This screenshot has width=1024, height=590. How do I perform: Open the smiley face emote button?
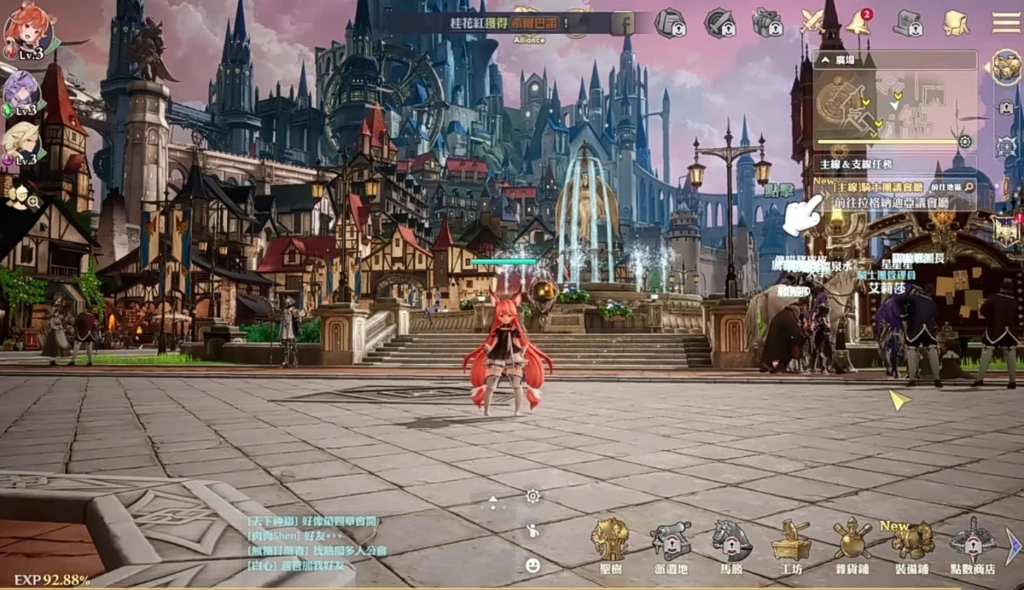coord(533,565)
